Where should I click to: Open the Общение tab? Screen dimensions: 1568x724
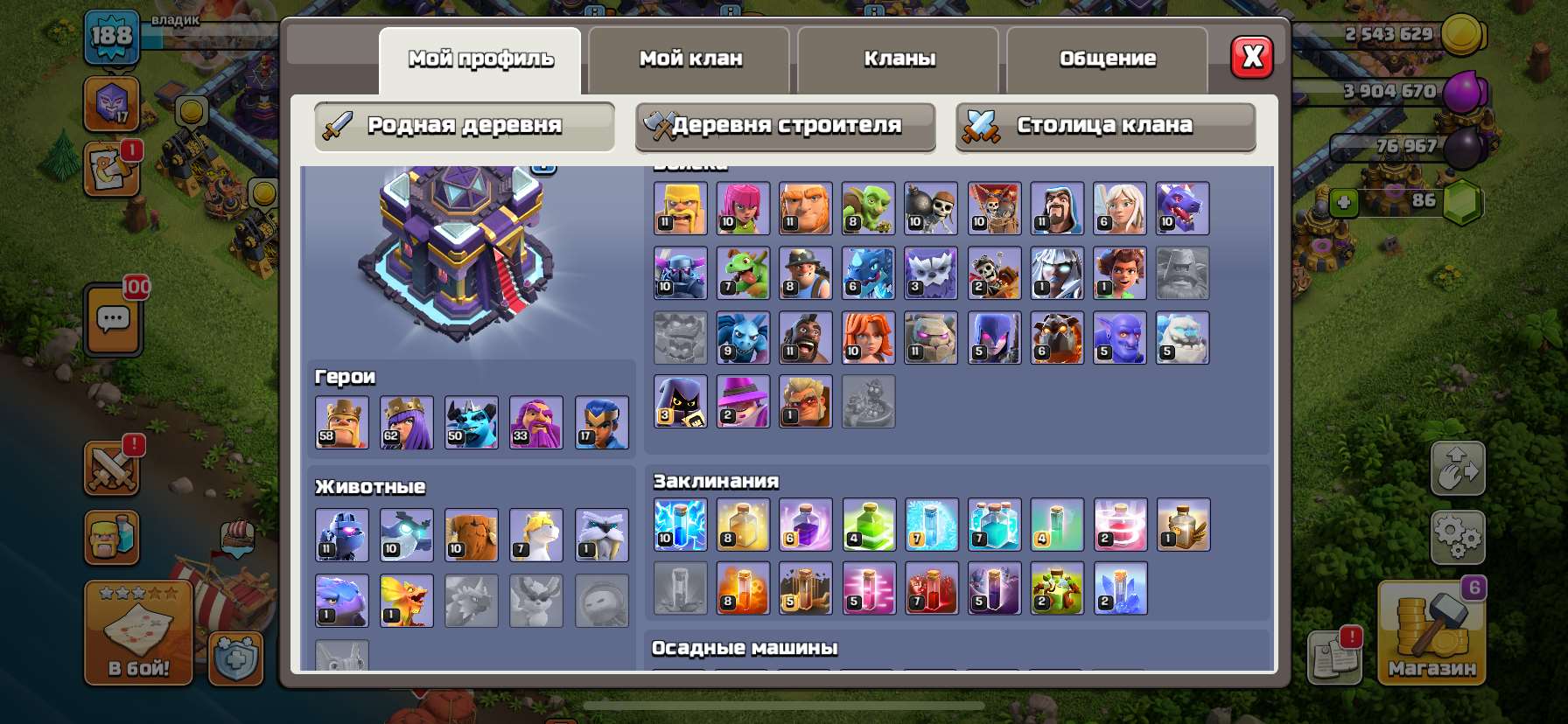(1107, 59)
